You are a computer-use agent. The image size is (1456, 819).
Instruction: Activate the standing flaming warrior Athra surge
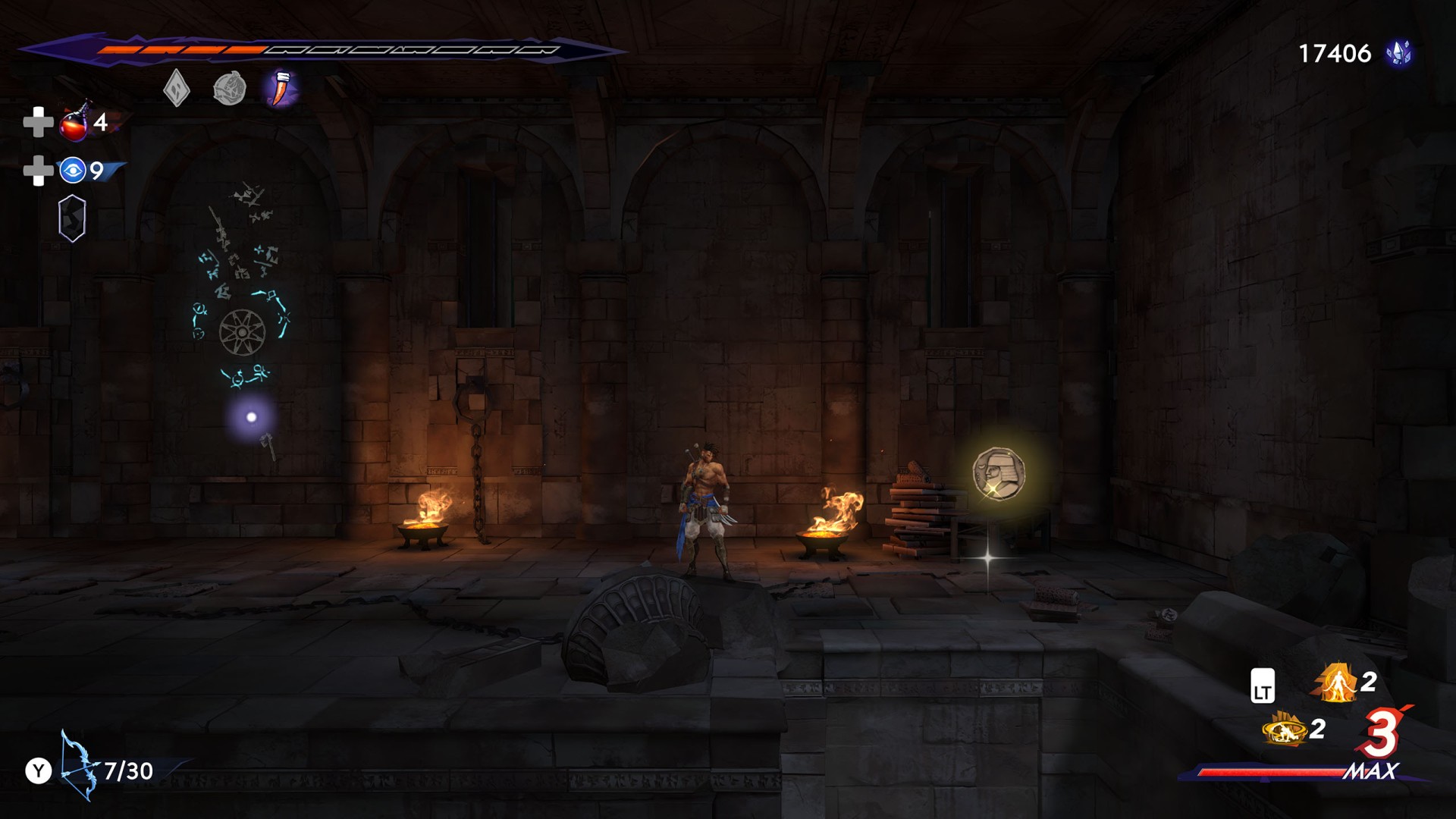coord(1336,682)
